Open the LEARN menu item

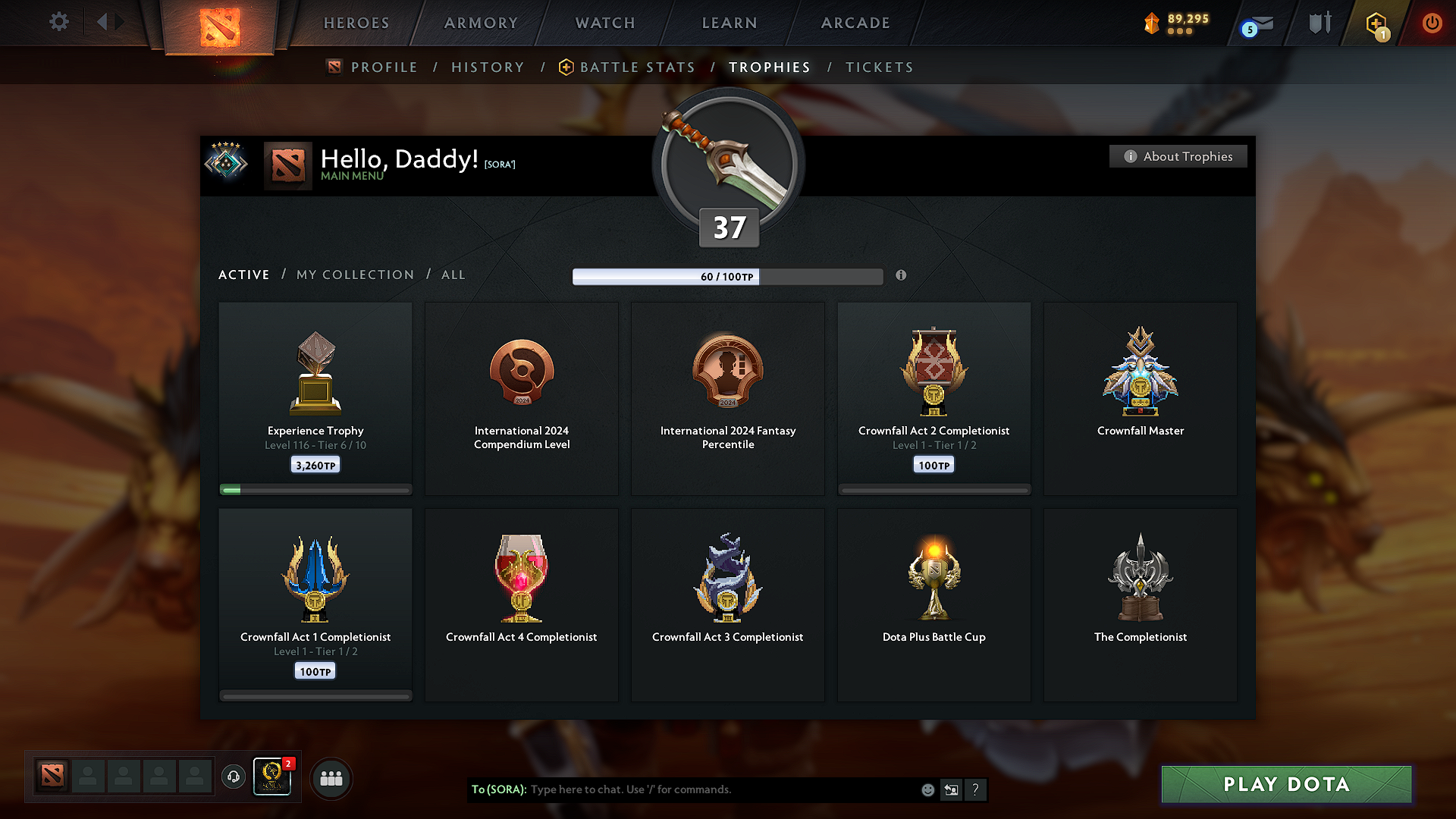tap(729, 23)
